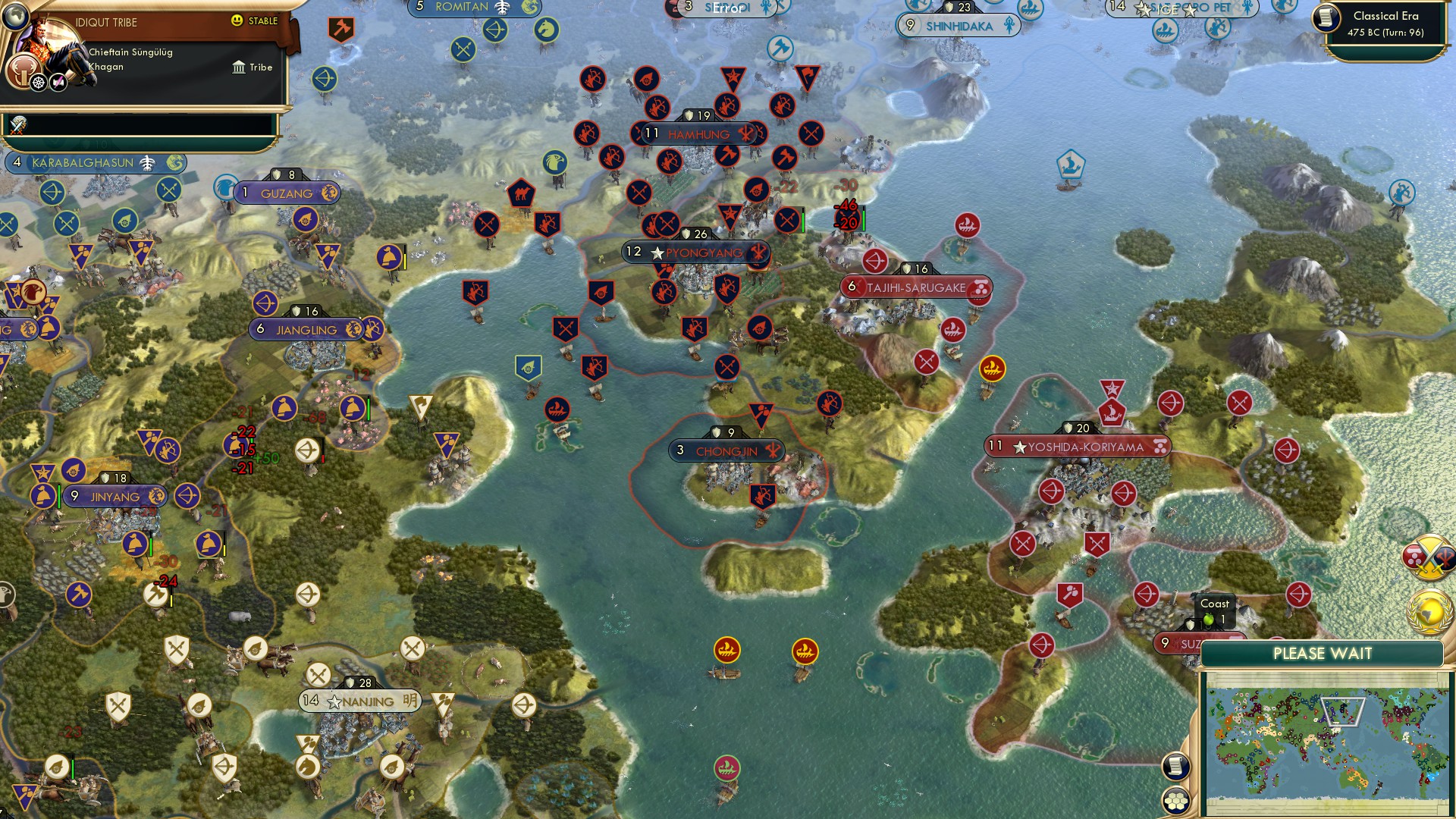Click the globe icon in the top-left corner
This screenshot has height=819, width=1456.
[x=16, y=17]
